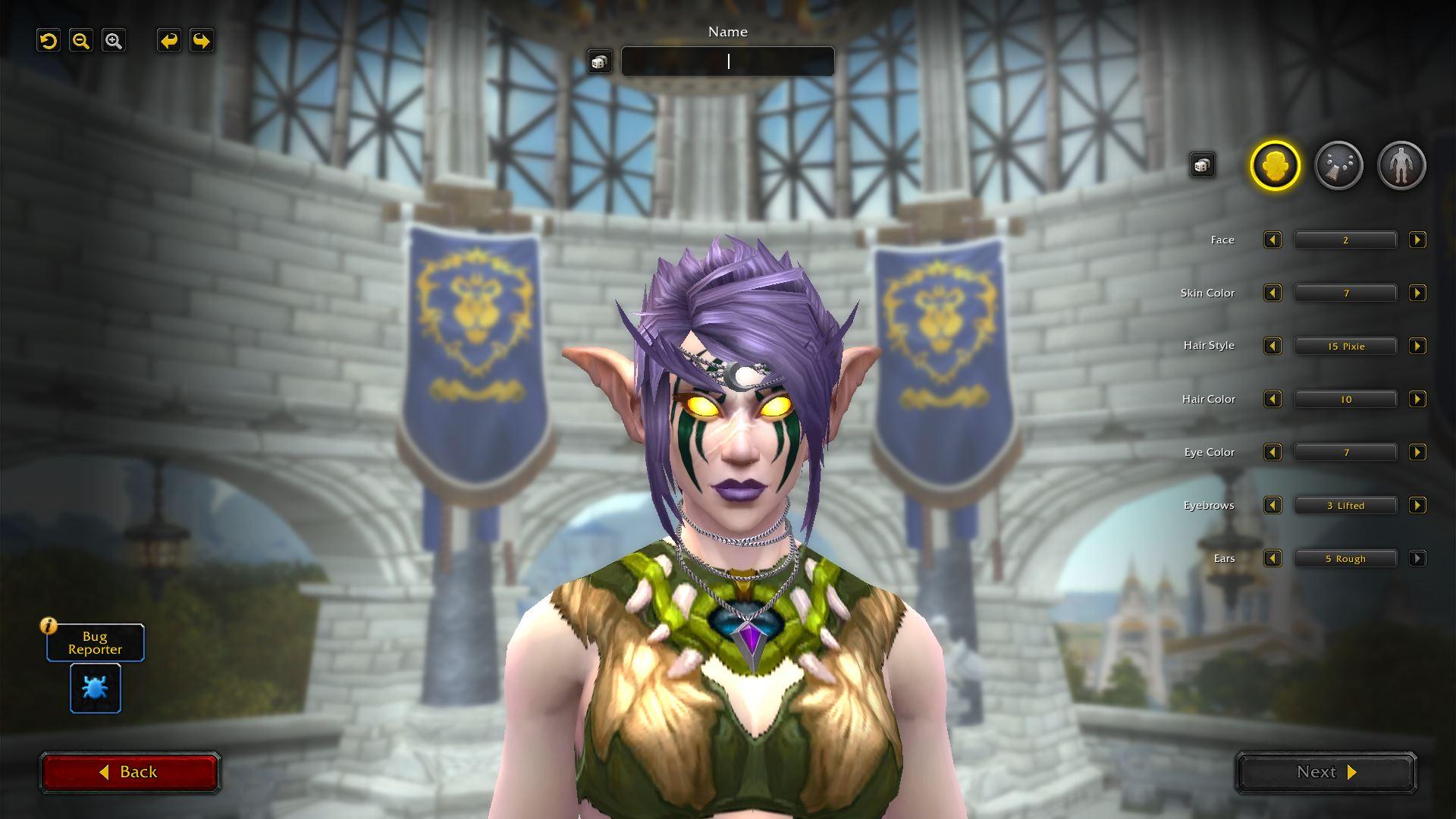Choose the next Face option

pos(1417,240)
